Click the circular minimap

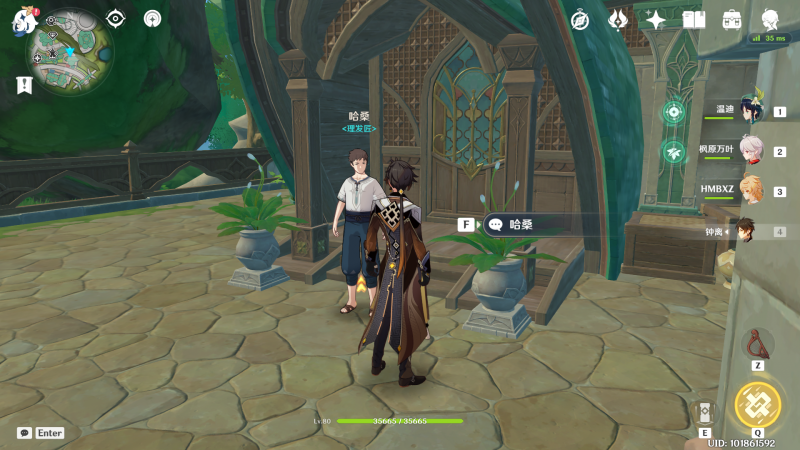pyautogui.click(x=70, y=44)
